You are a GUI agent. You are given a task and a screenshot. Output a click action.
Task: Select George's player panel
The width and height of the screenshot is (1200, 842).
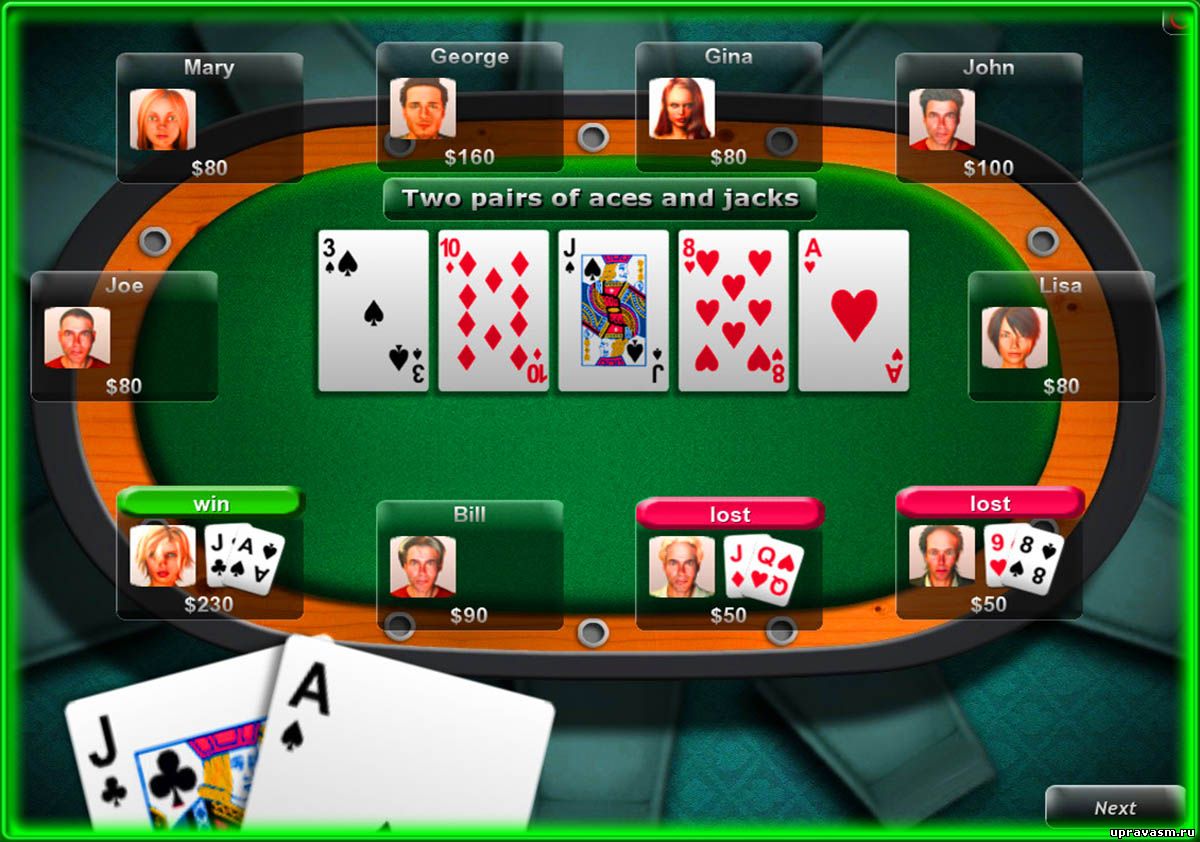pos(469,107)
